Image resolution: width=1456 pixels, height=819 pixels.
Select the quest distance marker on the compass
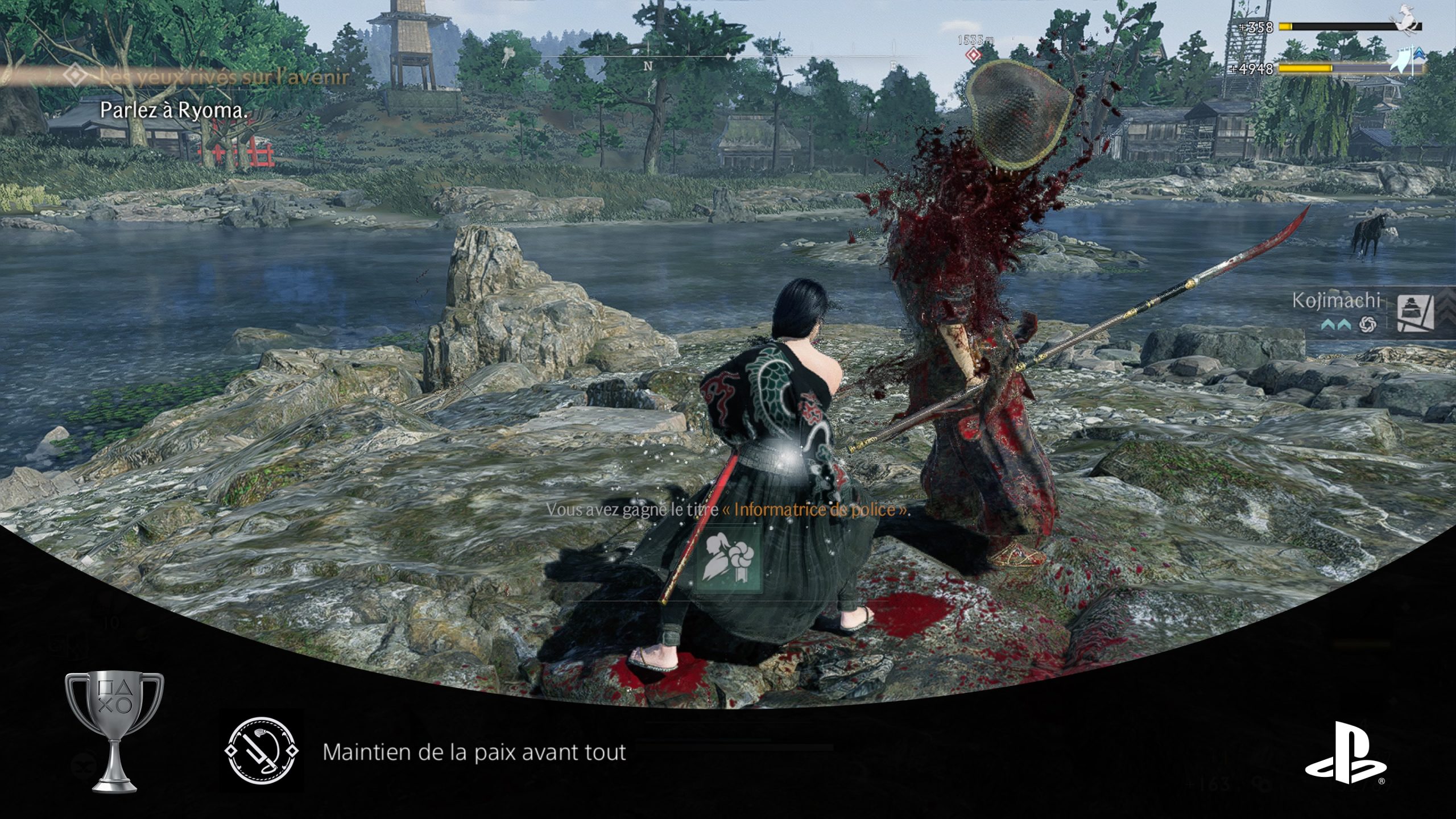pos(974,55)
